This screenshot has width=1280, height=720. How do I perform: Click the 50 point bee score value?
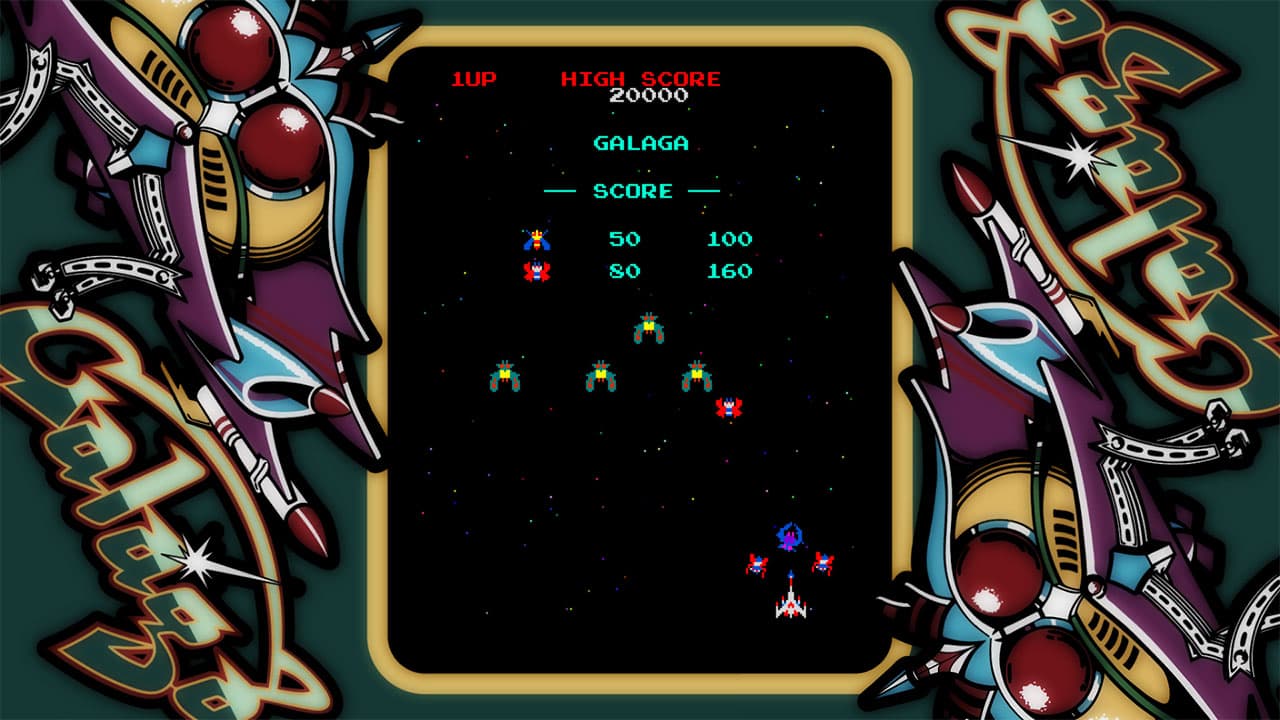point(623,238)
